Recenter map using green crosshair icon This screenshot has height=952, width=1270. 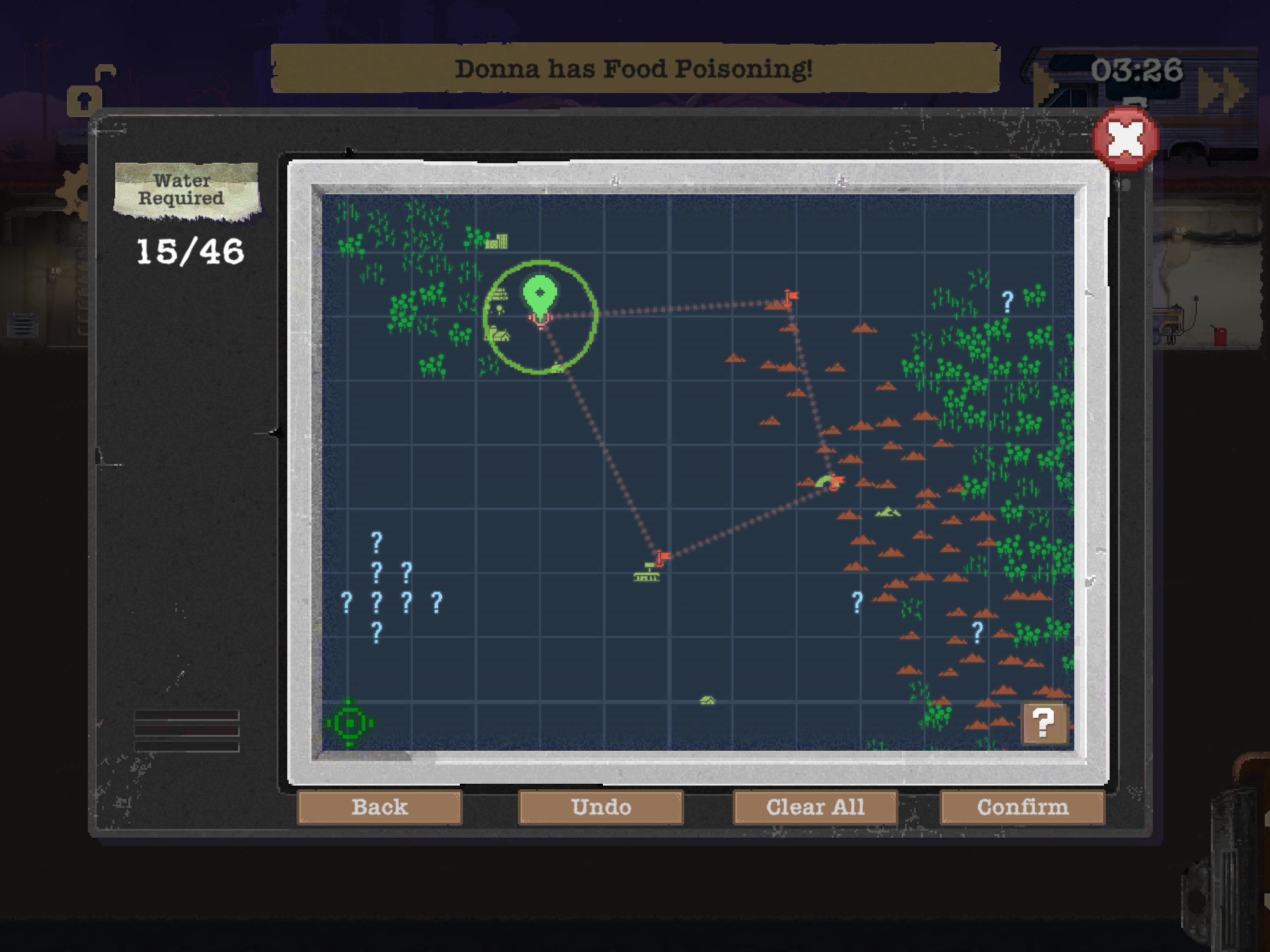click(x=350, y=723)
